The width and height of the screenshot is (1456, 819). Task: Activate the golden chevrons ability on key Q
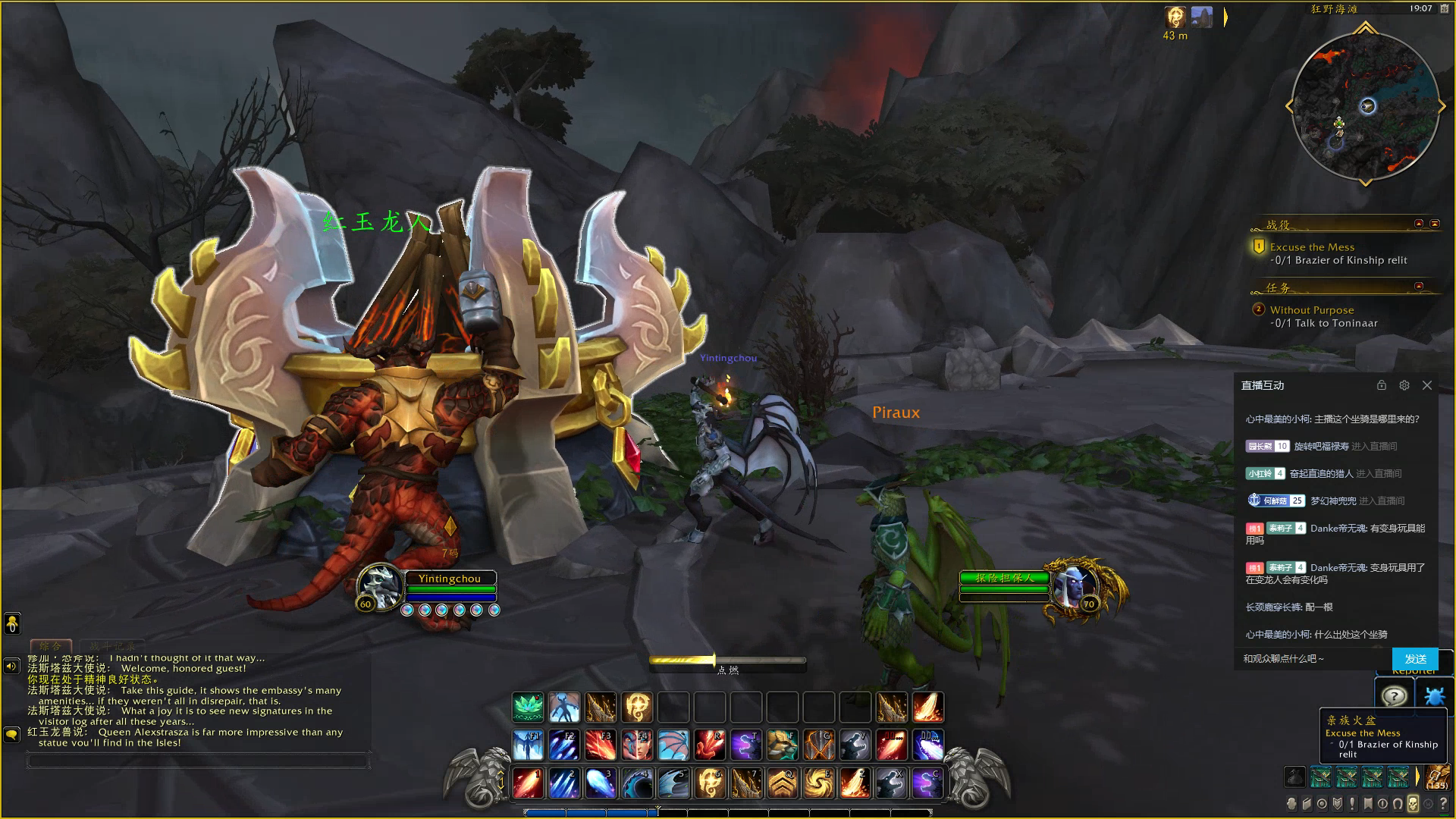click(783, 783)
